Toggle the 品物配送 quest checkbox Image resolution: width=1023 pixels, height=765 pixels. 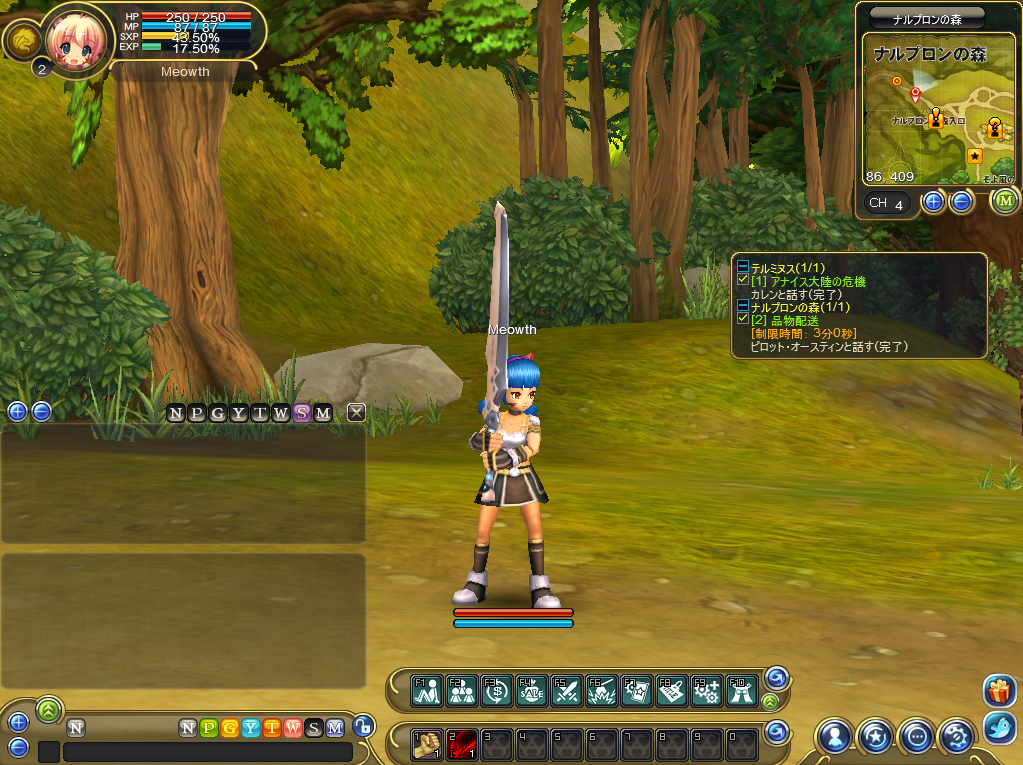click(x=742, y=319)
